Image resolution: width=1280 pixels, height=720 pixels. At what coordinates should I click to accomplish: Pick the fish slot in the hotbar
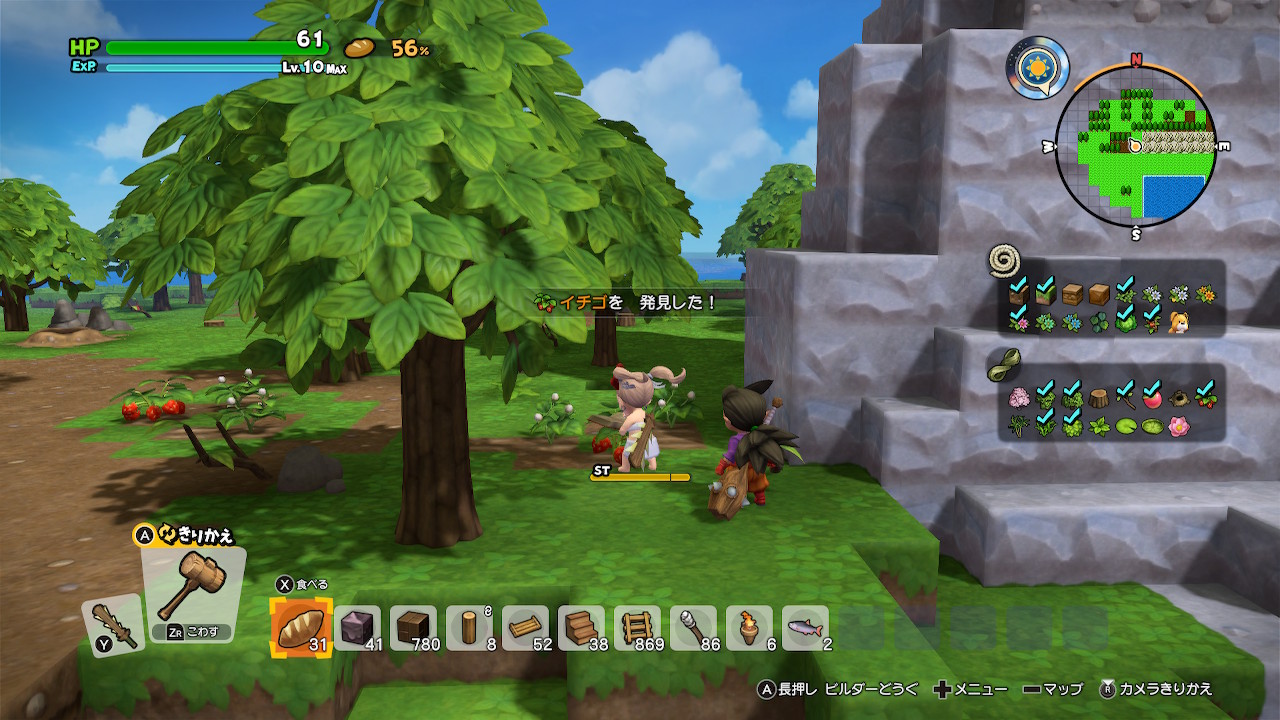[x=805, y=629]
